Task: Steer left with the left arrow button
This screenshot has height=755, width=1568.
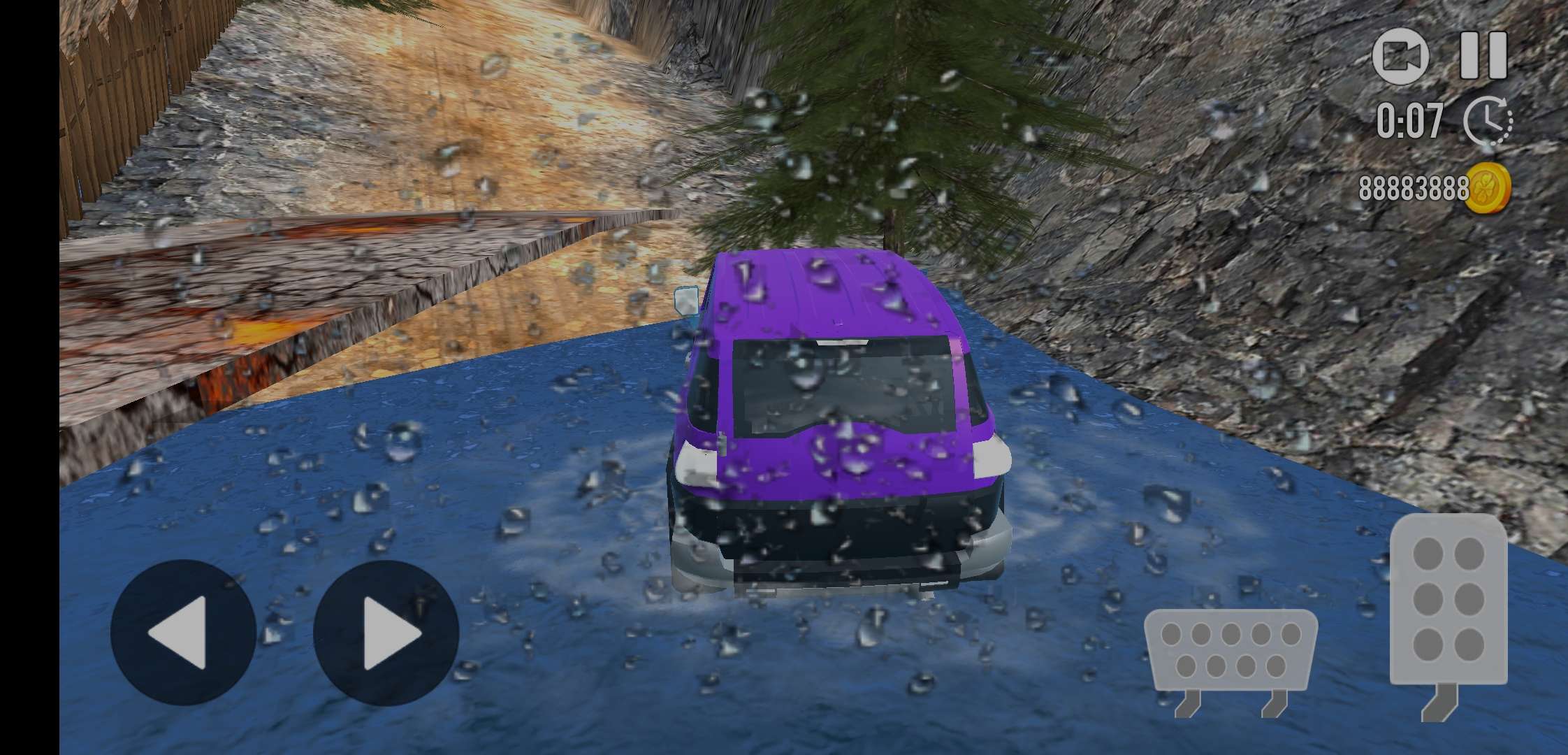Action: point(183,632)
